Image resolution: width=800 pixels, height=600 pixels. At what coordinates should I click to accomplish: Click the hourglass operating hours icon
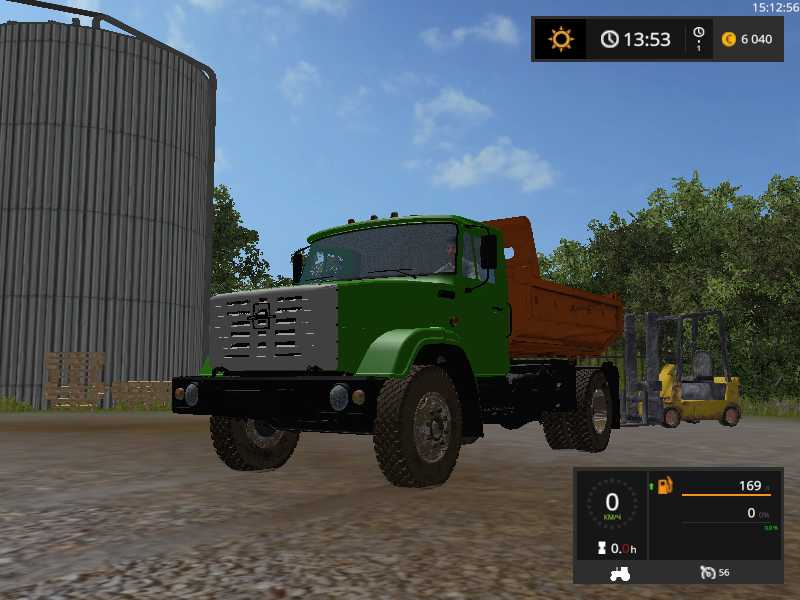(602, 548)
